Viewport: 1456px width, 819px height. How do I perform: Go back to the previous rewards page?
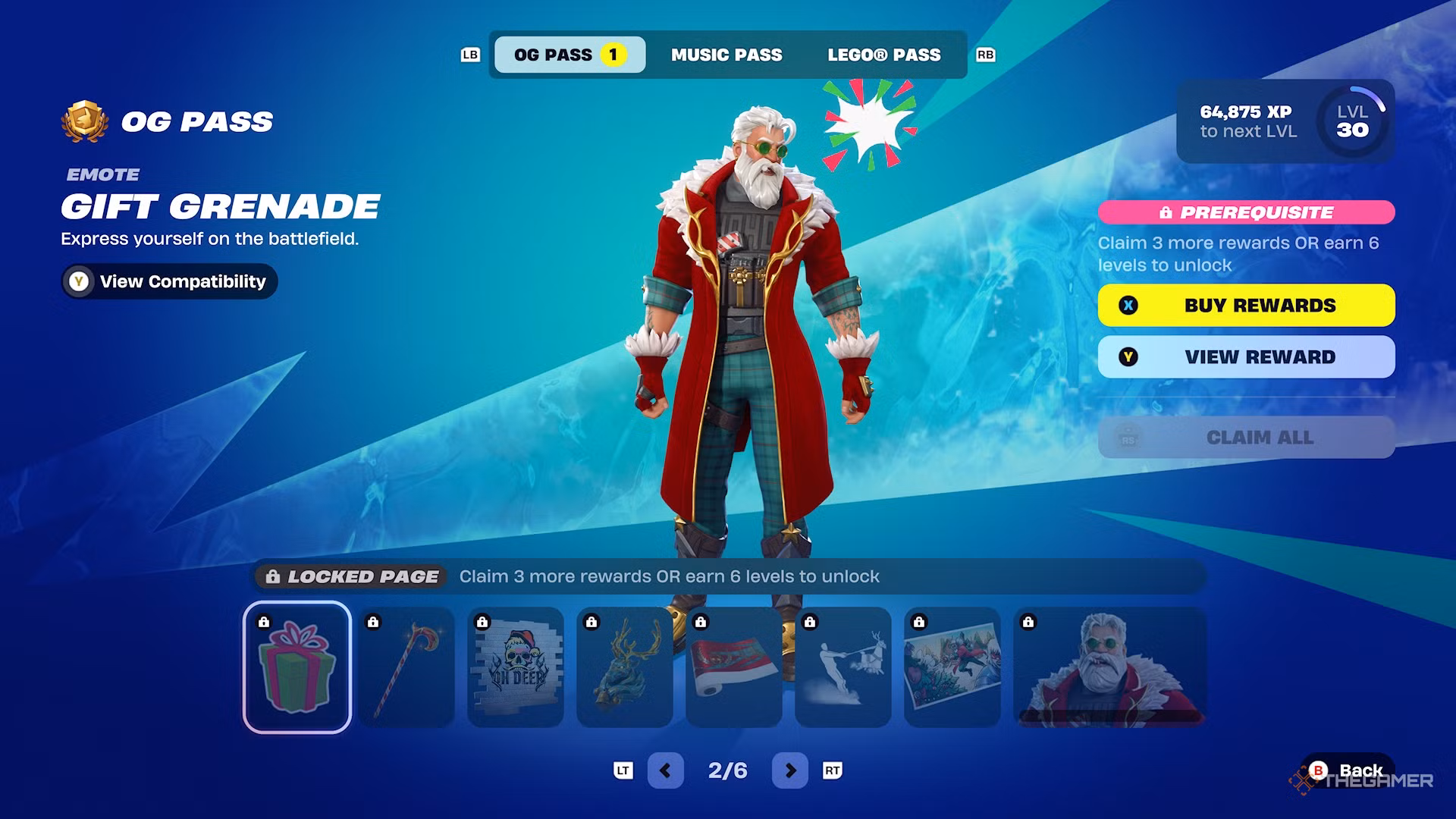click(x=666, y=770)
